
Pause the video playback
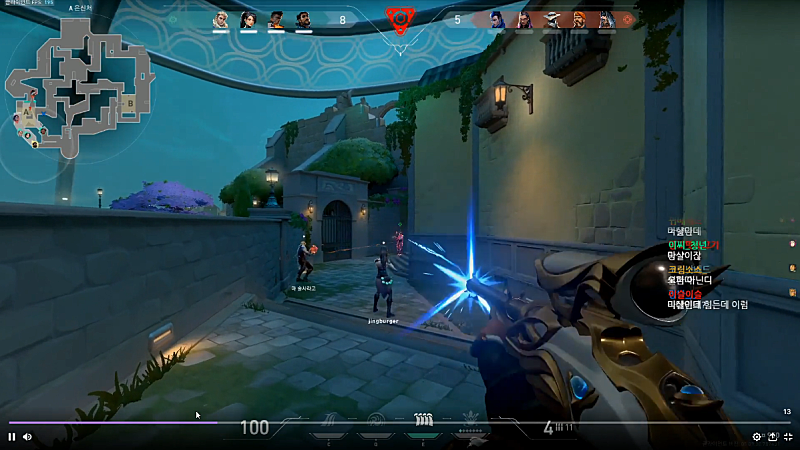(12, 437)
